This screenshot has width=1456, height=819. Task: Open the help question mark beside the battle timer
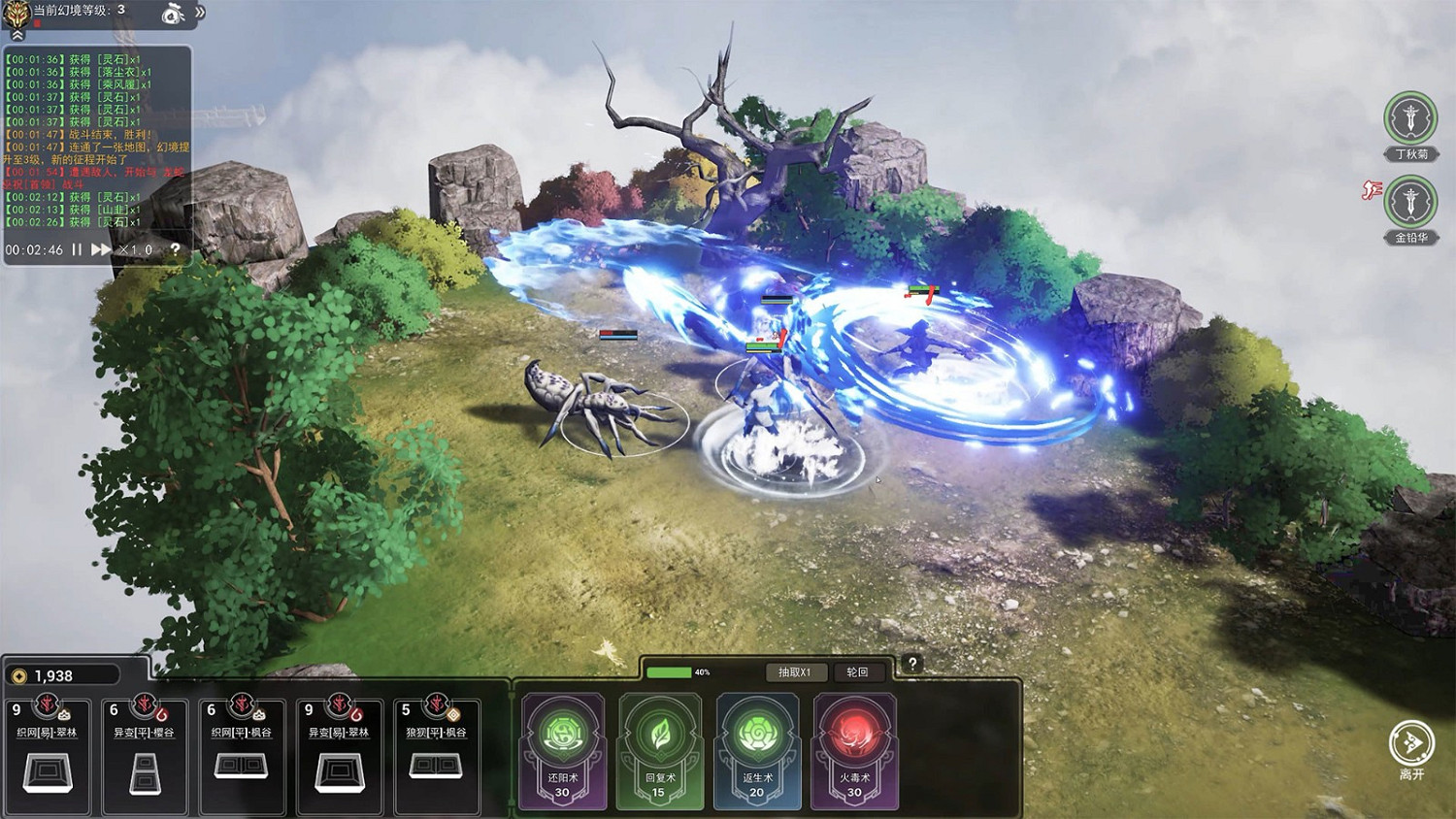coord(176,250)
